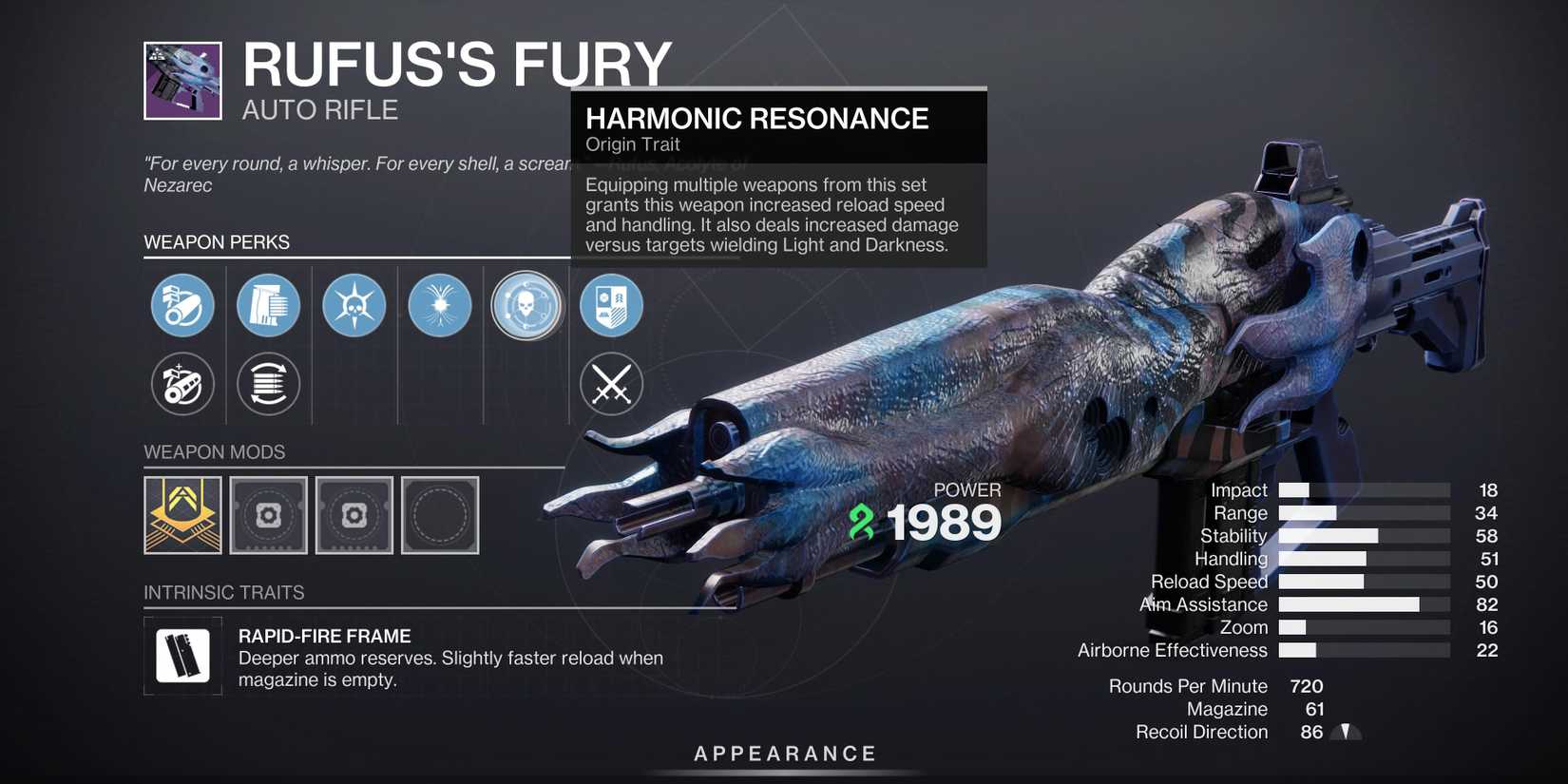Open the Appearance tab at the bottom

click(784, 753)
